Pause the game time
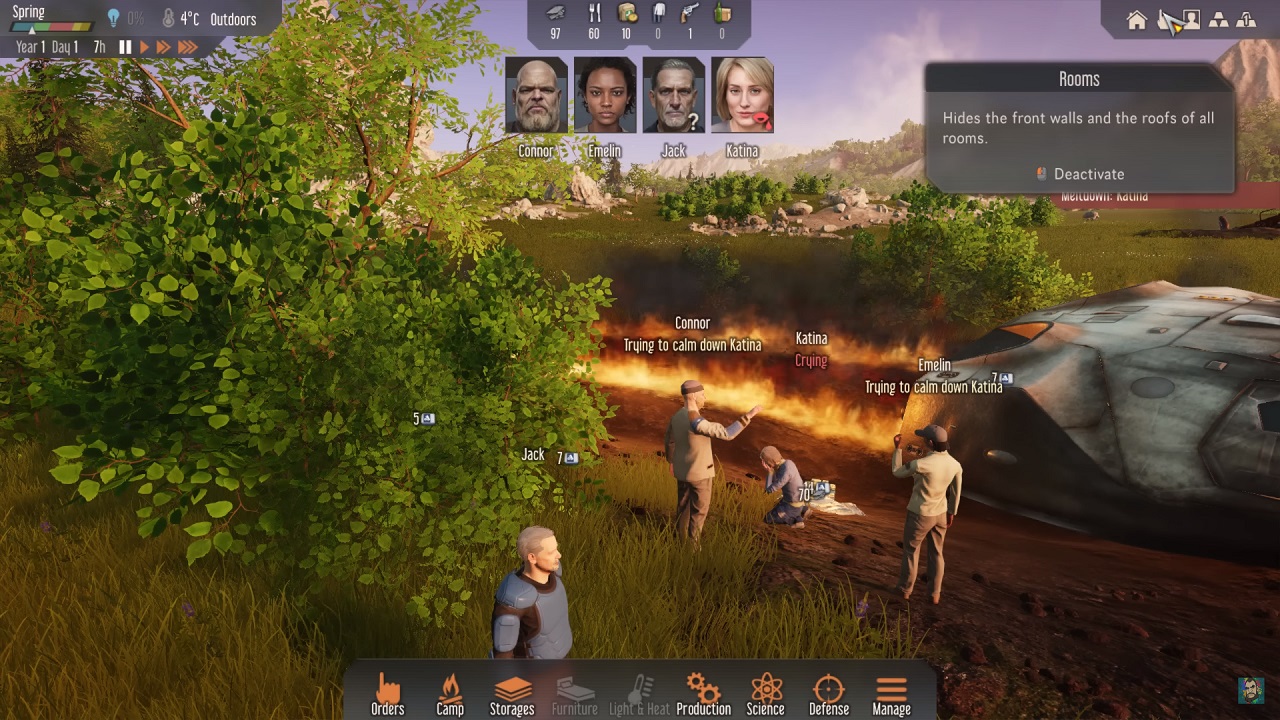 (x=125, y=47)
